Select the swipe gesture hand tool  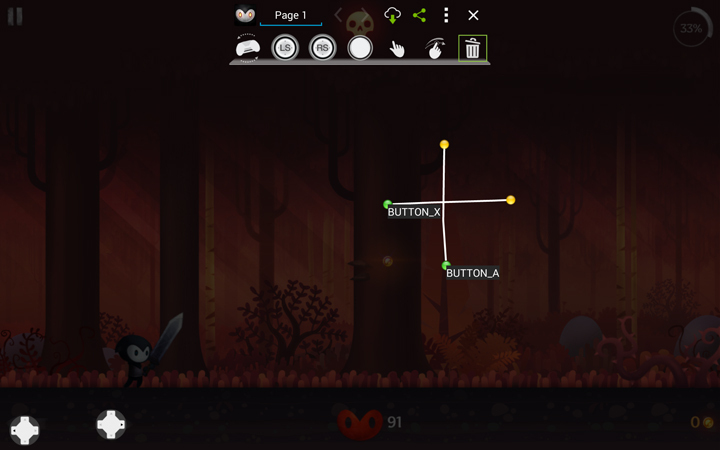click(435, 48)
